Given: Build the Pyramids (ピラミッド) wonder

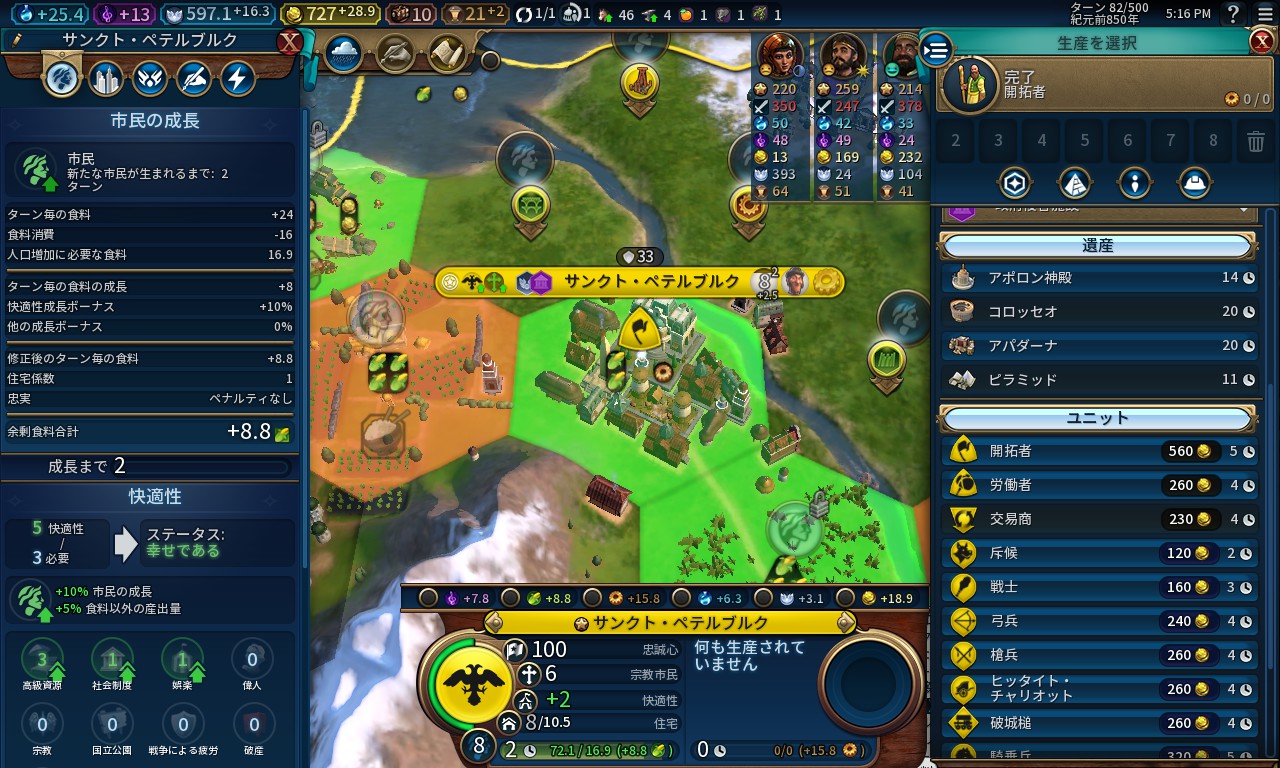Looking at the screenshot, I should 1098,379.
